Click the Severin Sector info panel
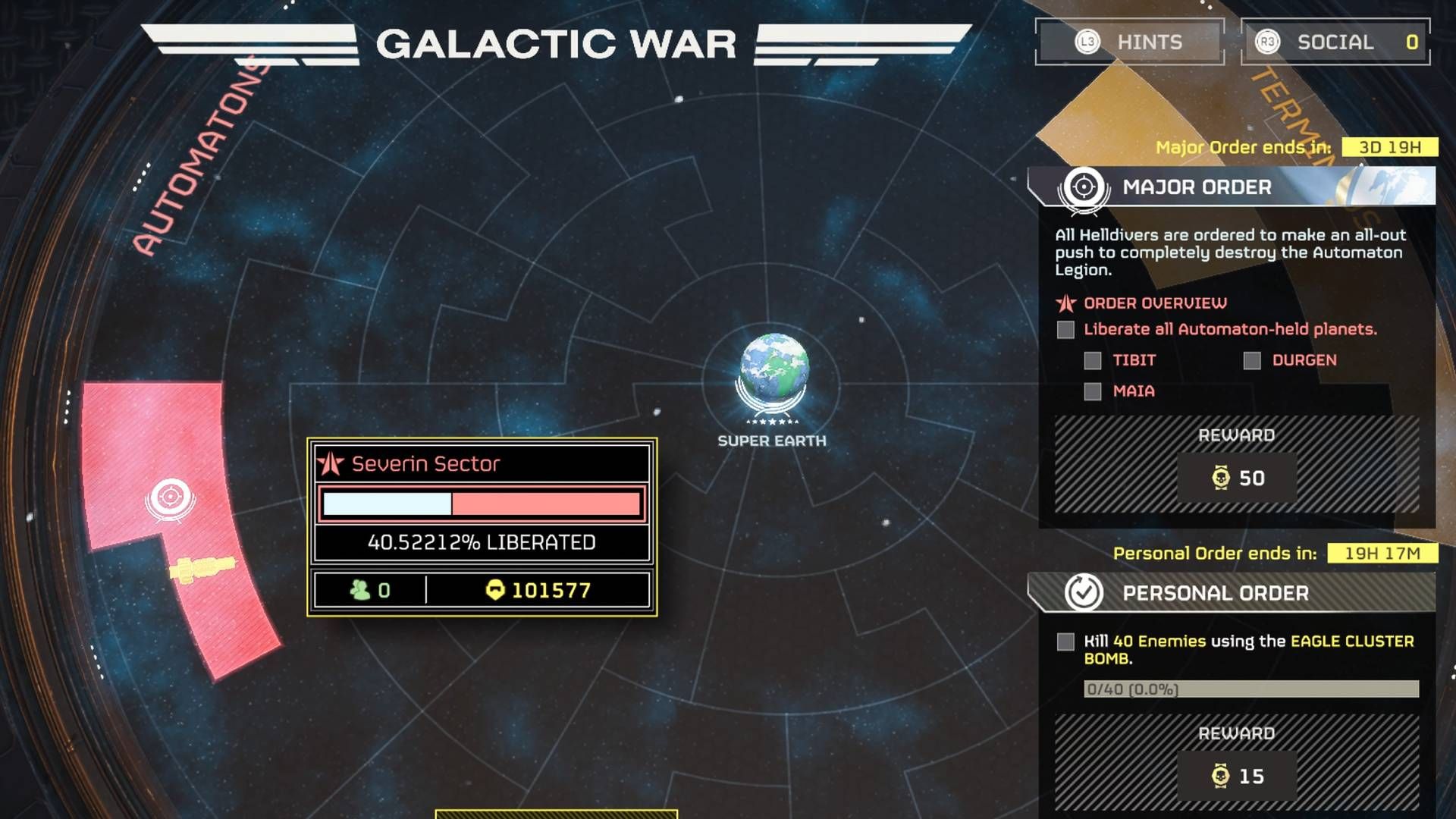 (482, 527)
